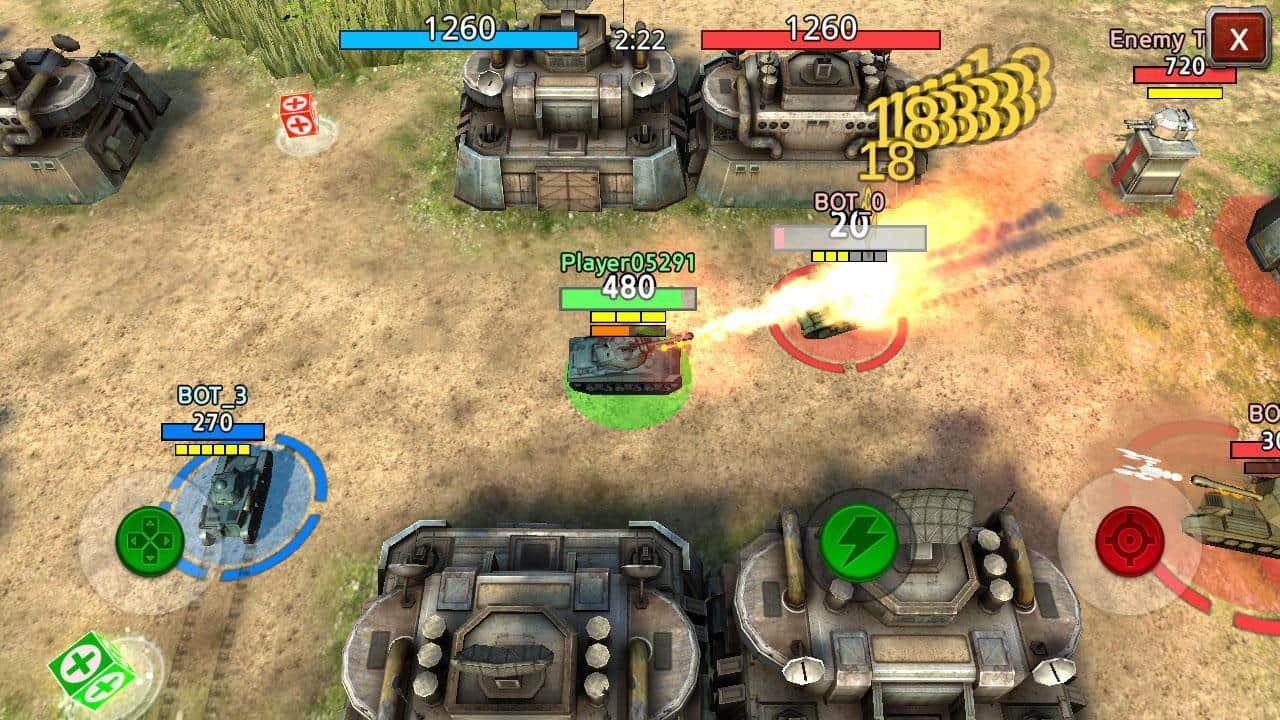Tap the red crosshair fire button

1129,542
